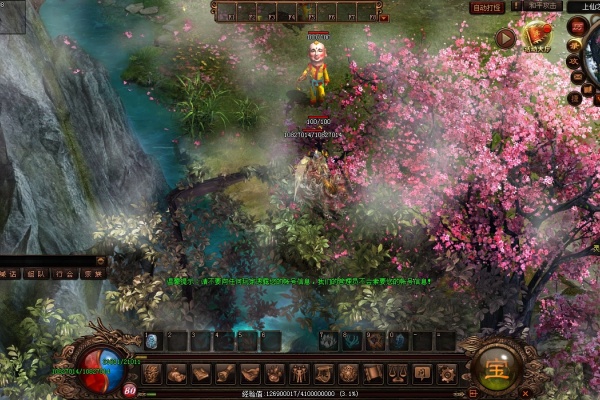Open the book icon in the bottom menu

coord(201,374)
